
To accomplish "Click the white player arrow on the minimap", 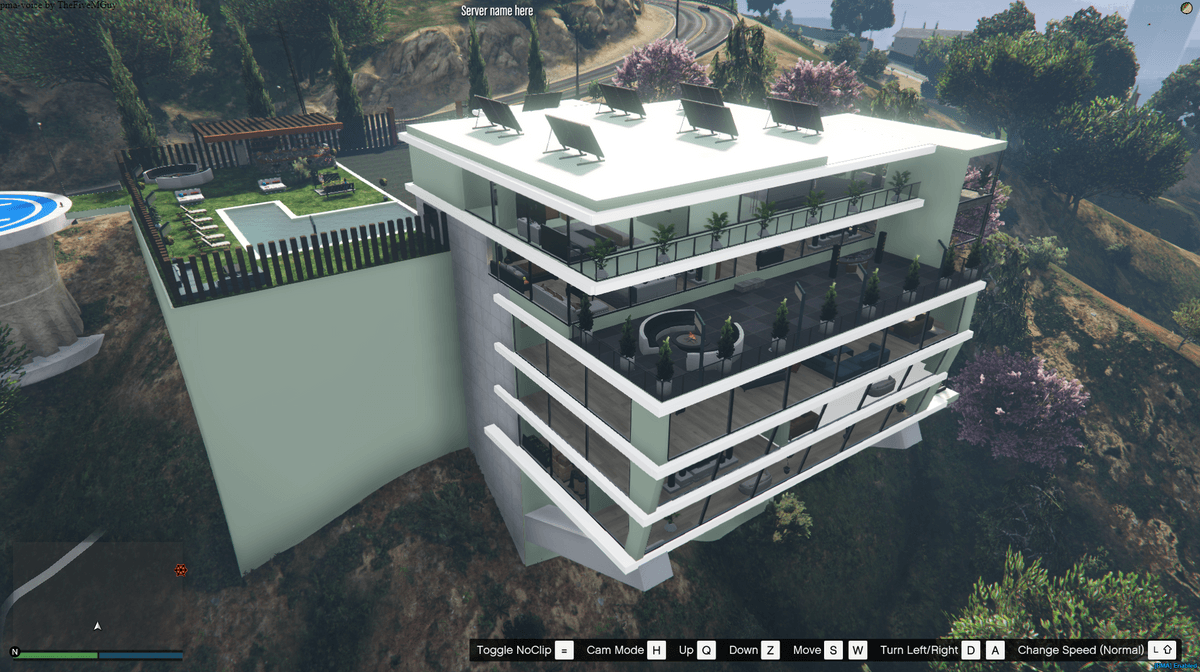I will click(x=97, y=626).
